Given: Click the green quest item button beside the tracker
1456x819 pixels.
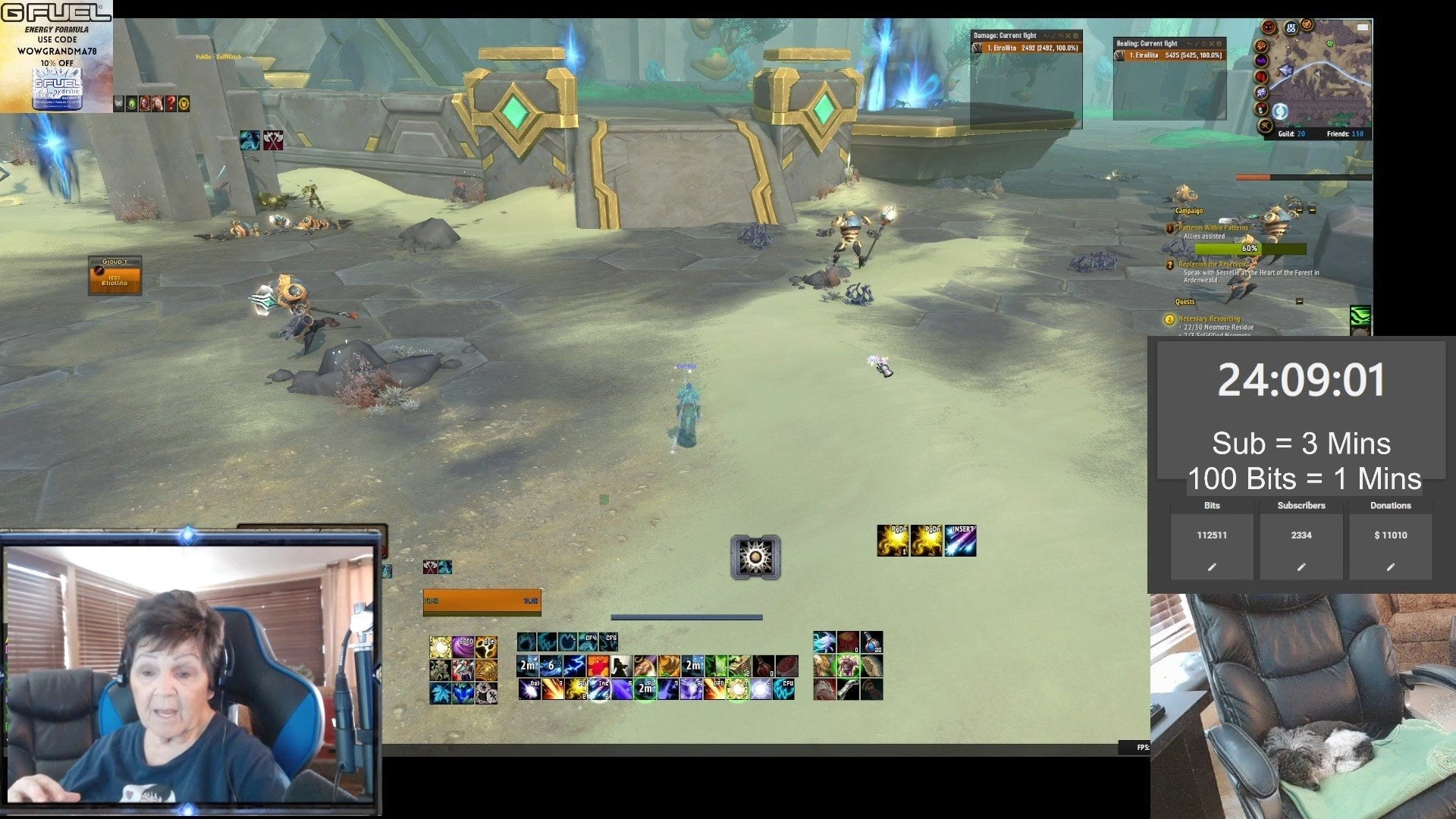Looking at the screenshot, I should pos(1360,317).
